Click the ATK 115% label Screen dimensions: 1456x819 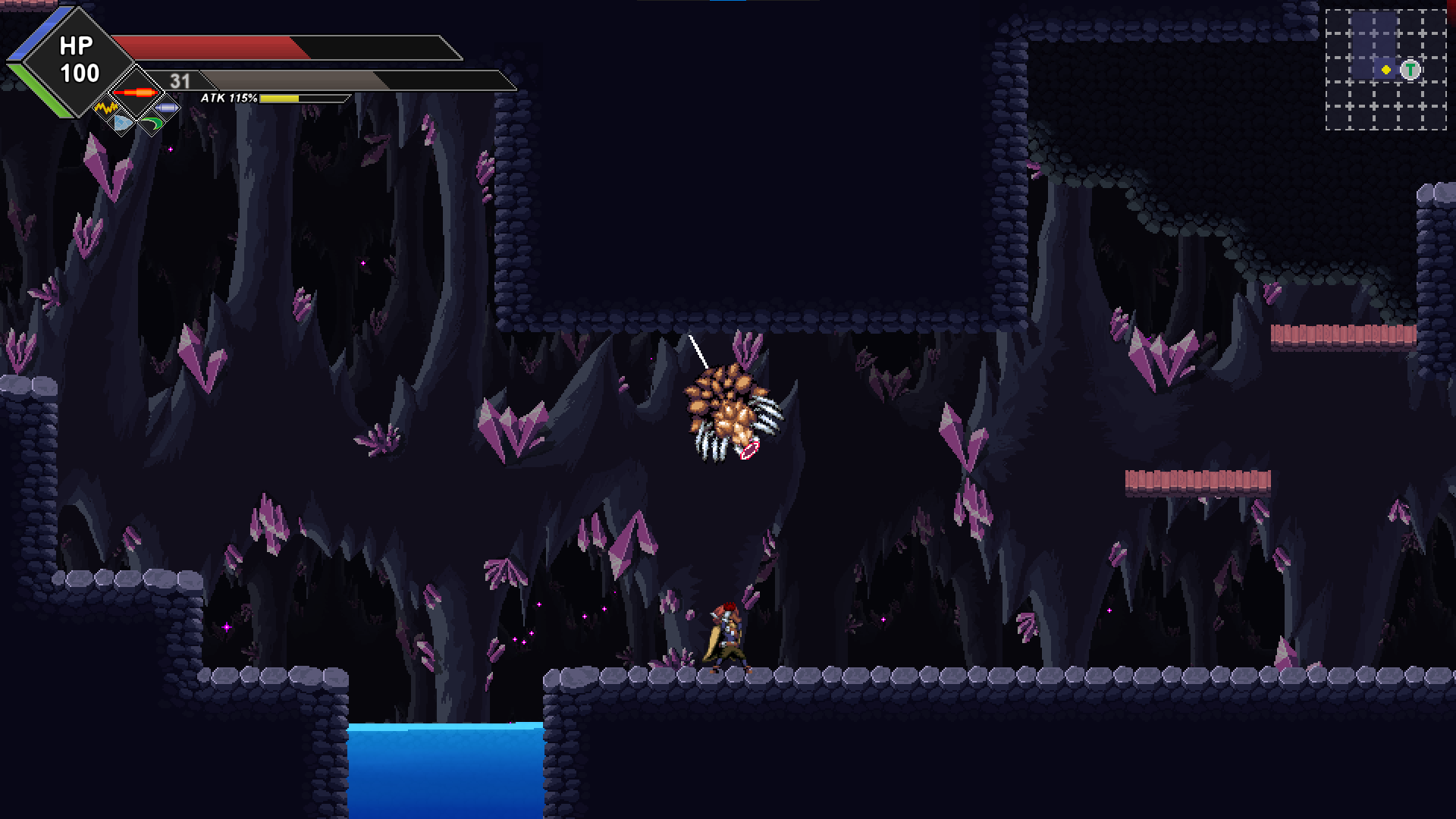227,98
